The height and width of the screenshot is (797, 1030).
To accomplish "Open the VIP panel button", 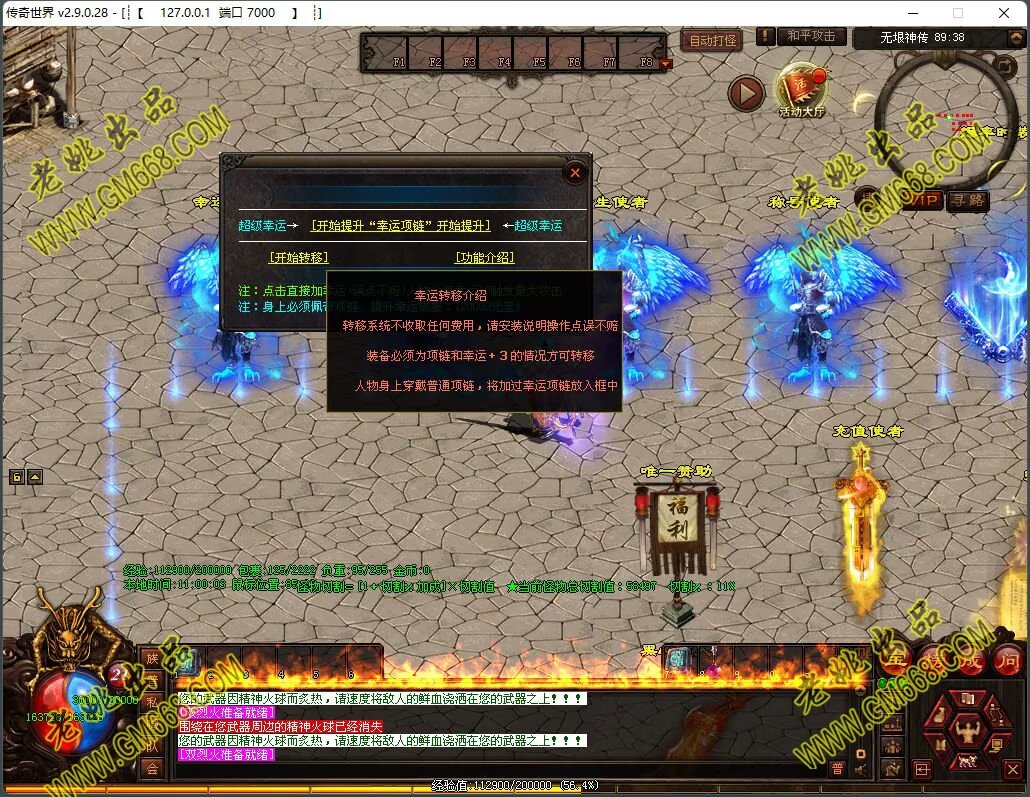I will tap(925, 201).
